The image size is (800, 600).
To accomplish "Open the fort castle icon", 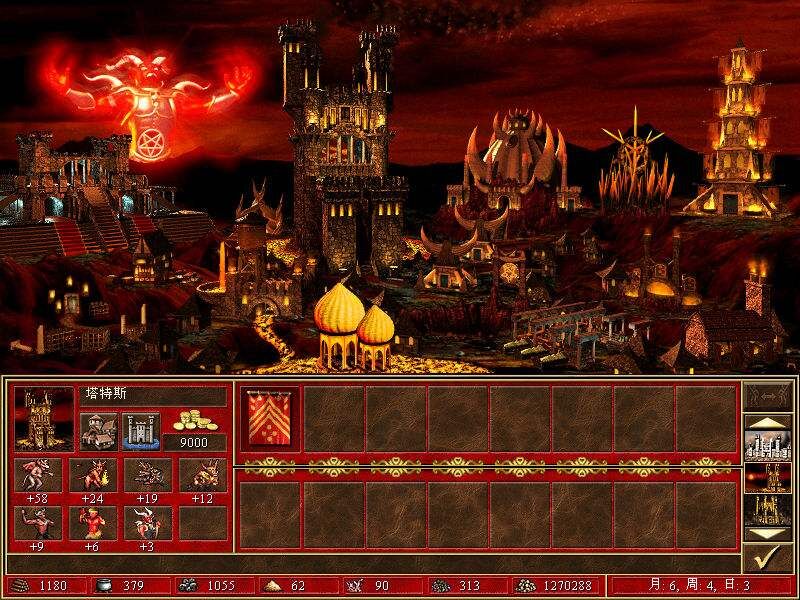I will (140, 431).
